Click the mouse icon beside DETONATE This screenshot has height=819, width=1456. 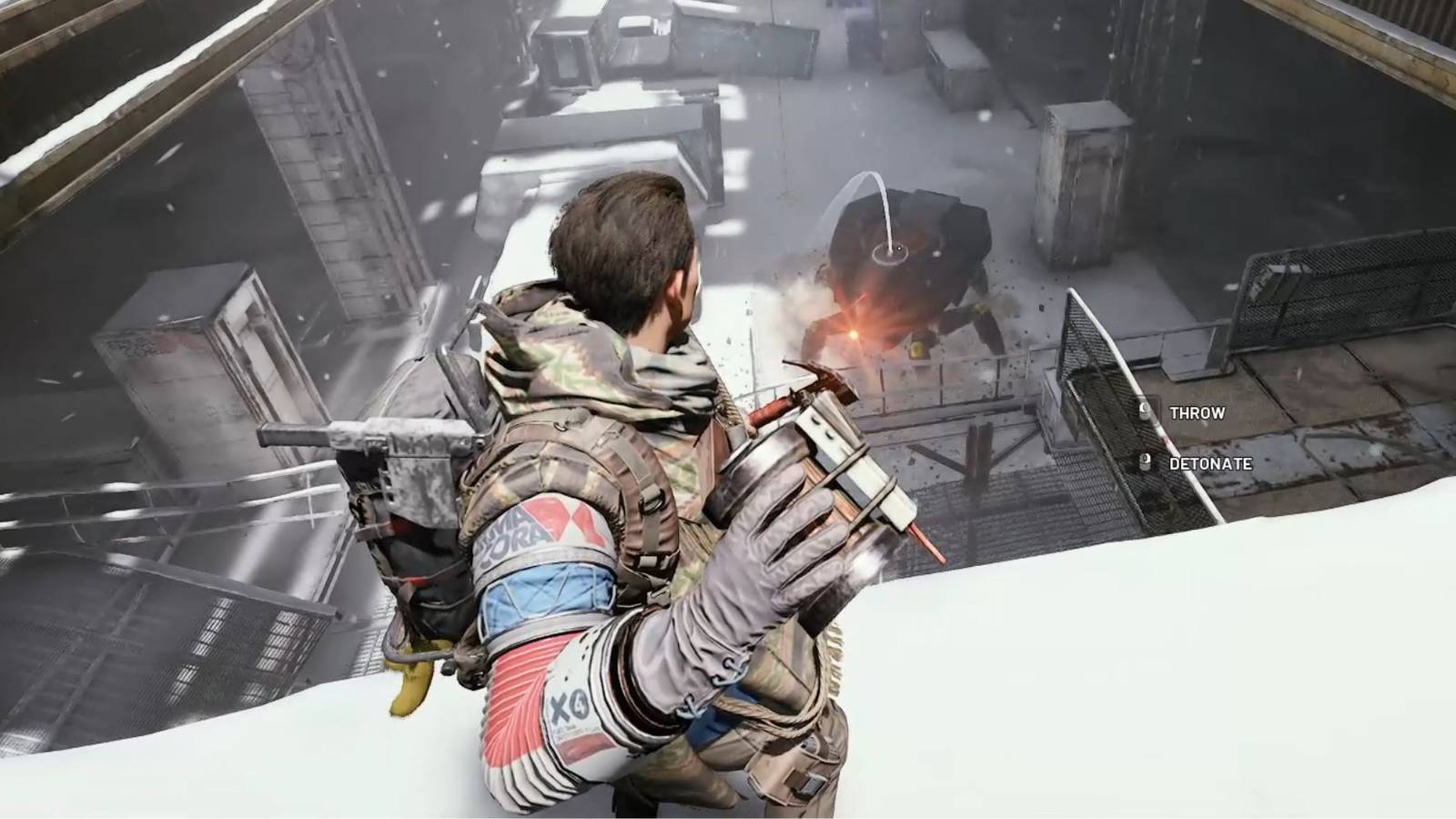pos(1145,461)
